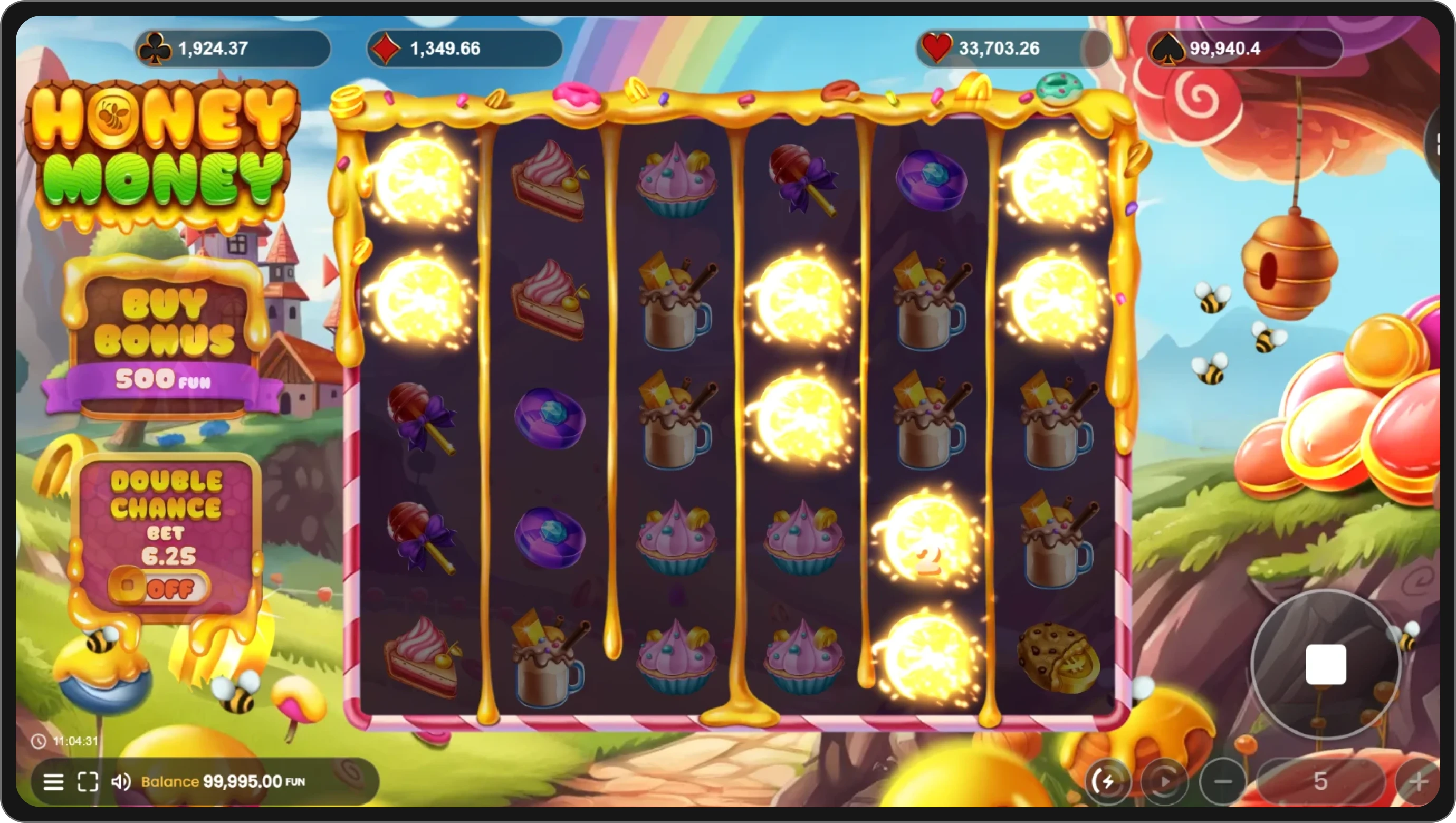Image resolution: width=1456 pixels, height=823 pixels.
Task: Click the clubs jackpot counter
Action: (232, 49)
